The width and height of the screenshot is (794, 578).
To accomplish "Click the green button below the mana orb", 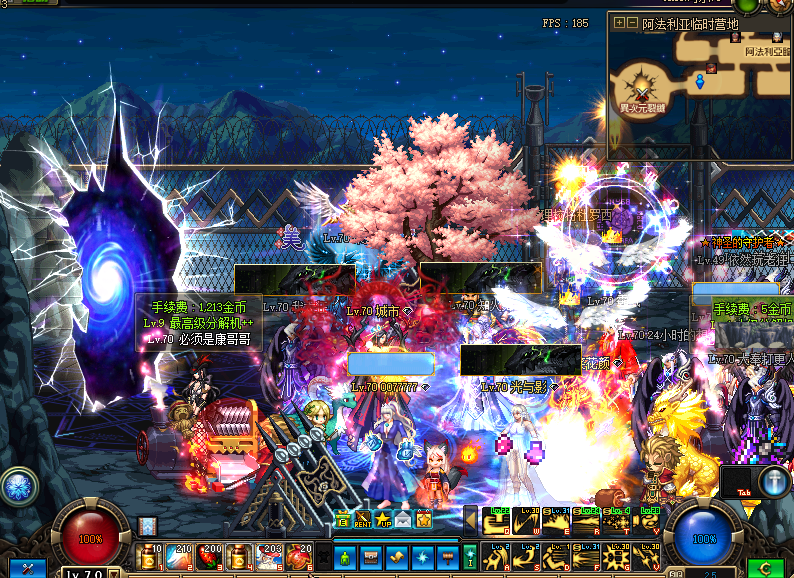I will click(x=765, y=567).
